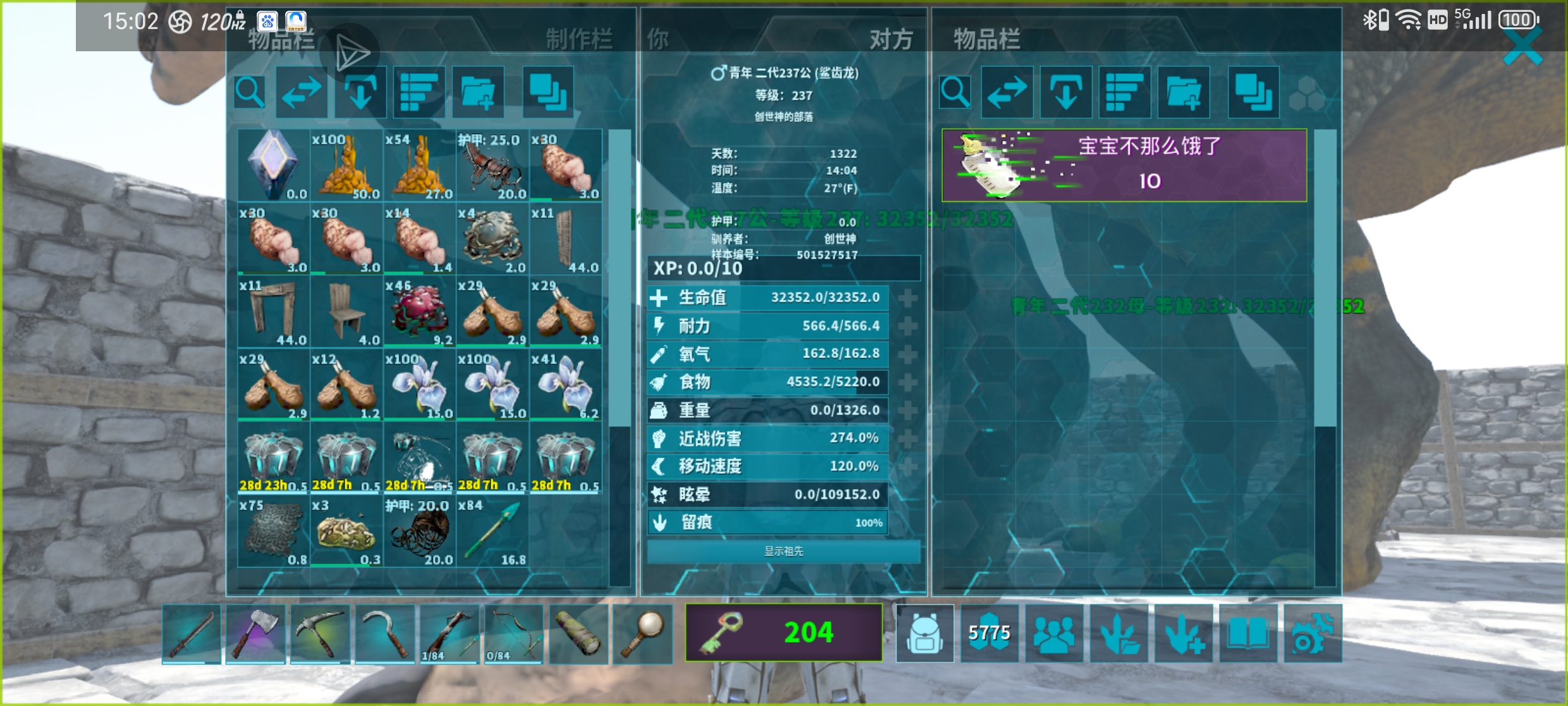Add a point to 生命值 health
This screenshot has width=1568, height=706.
(x=907, y=297)
